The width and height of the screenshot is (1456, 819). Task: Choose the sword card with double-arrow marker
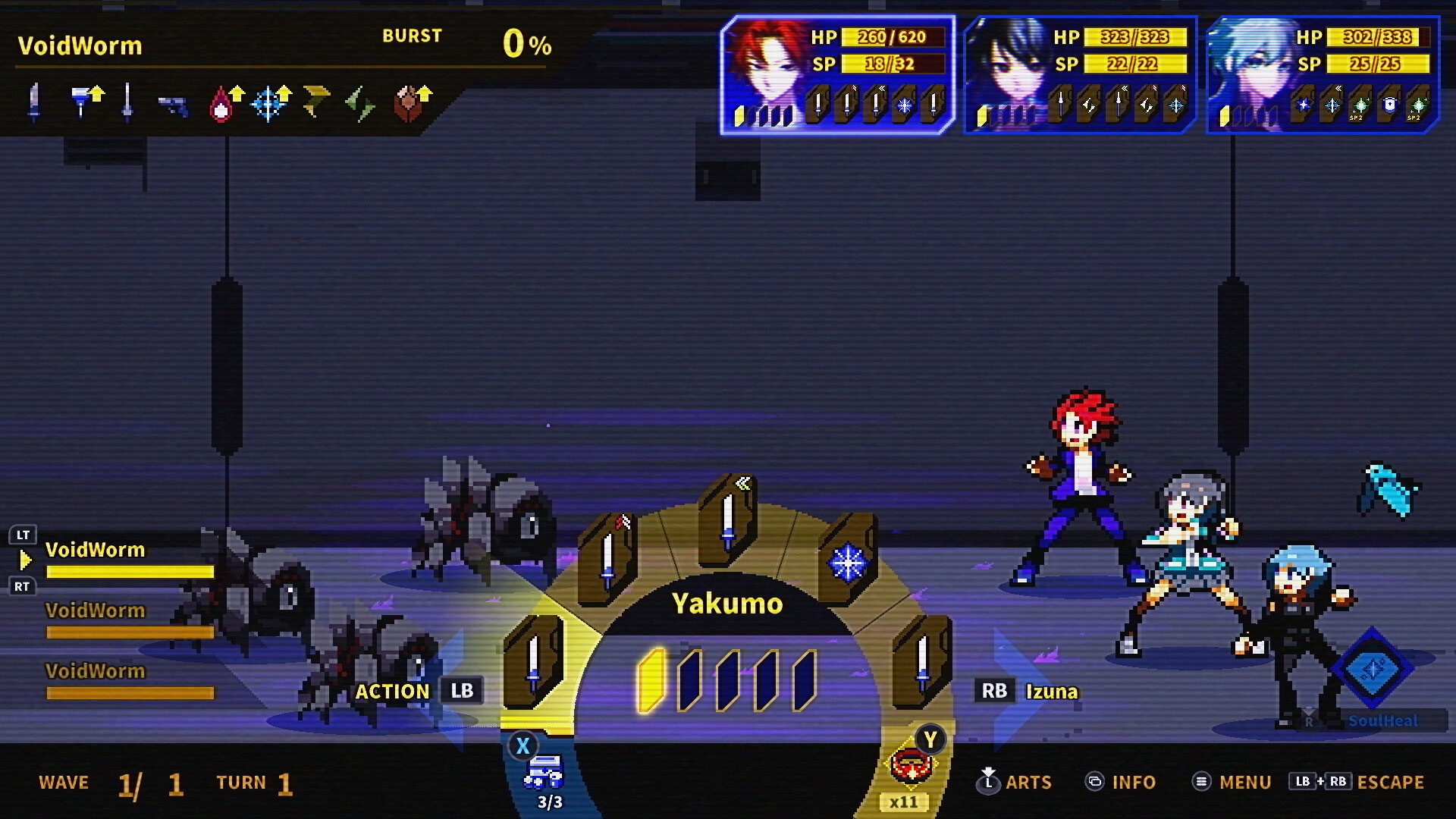click(728, 520)
